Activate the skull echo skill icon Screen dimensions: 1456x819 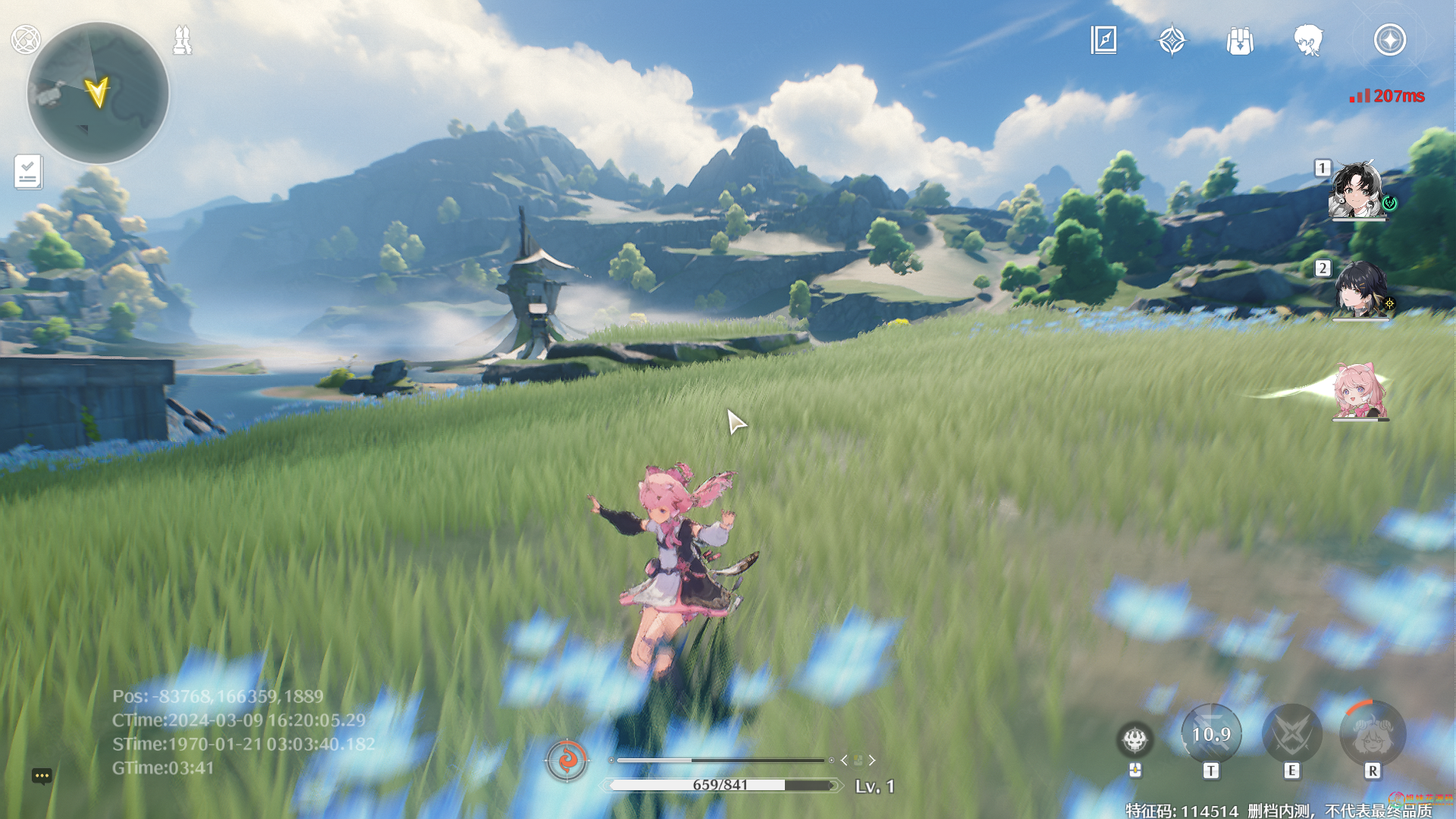[1134, 739]
